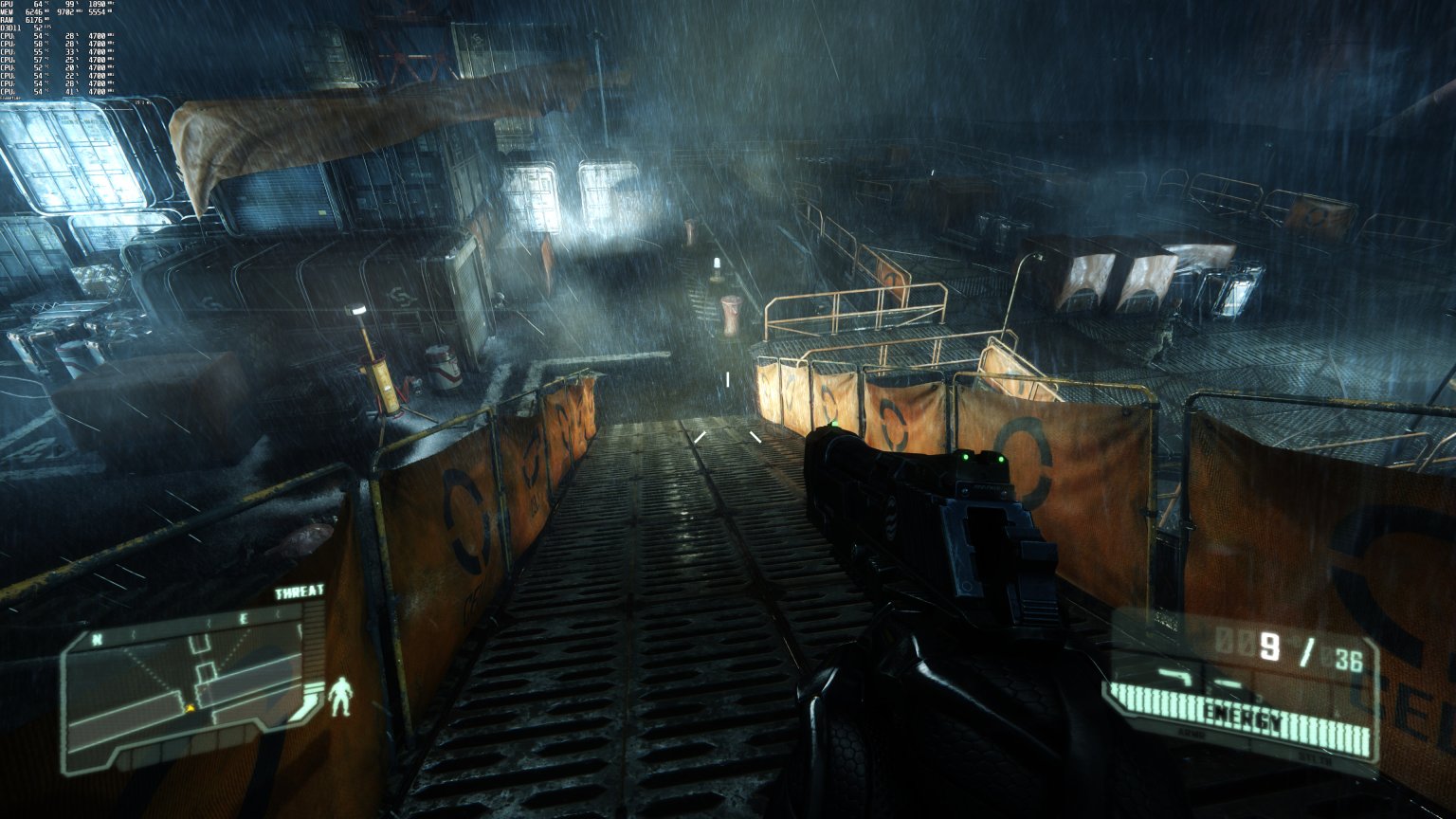Click the pistol silhouette on the weapon HUD
The width and height of the screenshot is (1456, 819).
[1176, 676]
